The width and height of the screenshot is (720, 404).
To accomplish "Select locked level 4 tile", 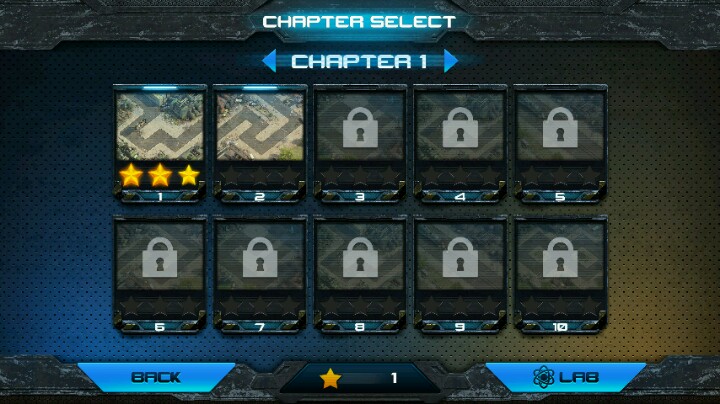I will (460, 143).
